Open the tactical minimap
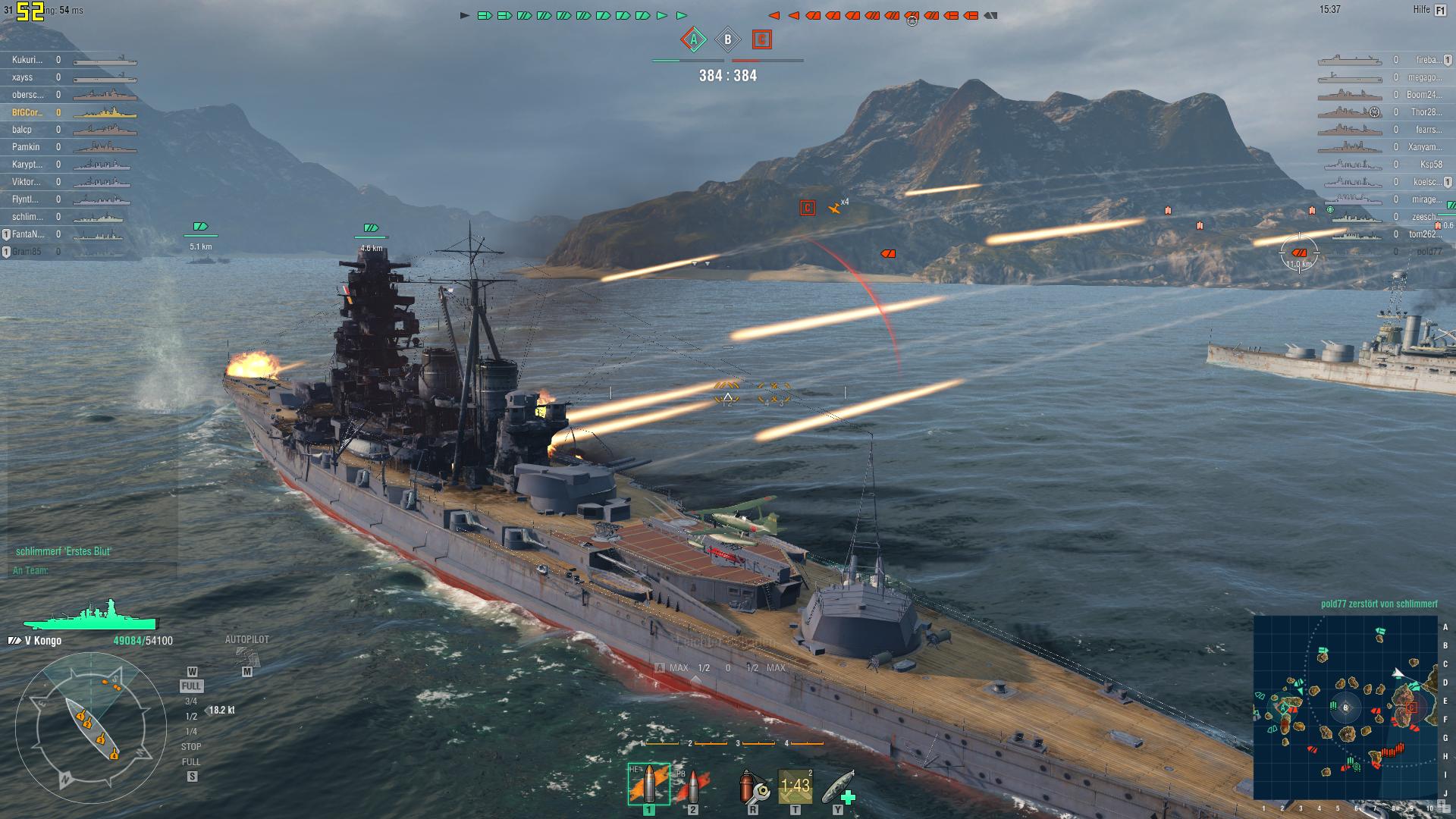1456x819 pixels. 1345,708
